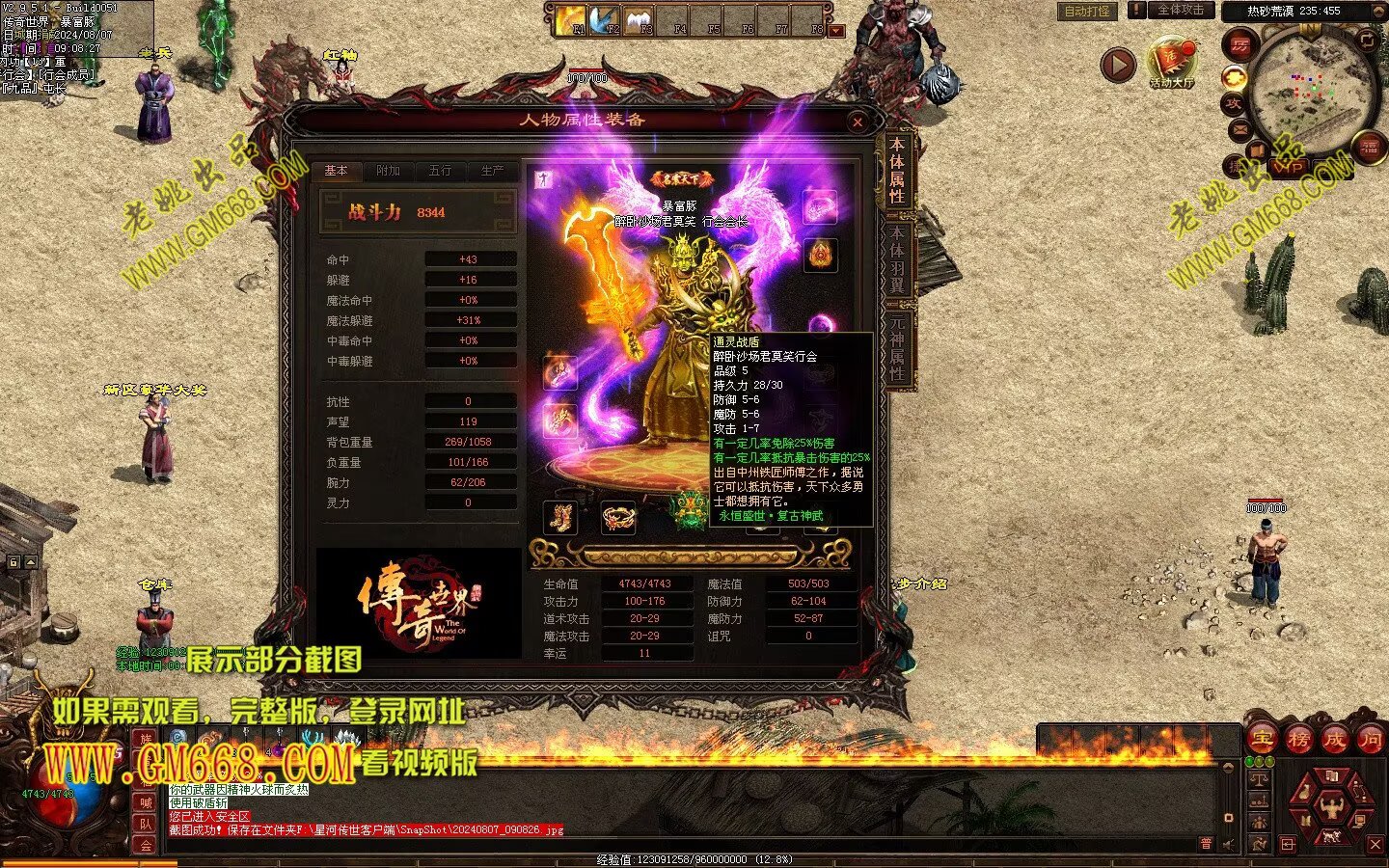Open the 五行 tab

440,171
